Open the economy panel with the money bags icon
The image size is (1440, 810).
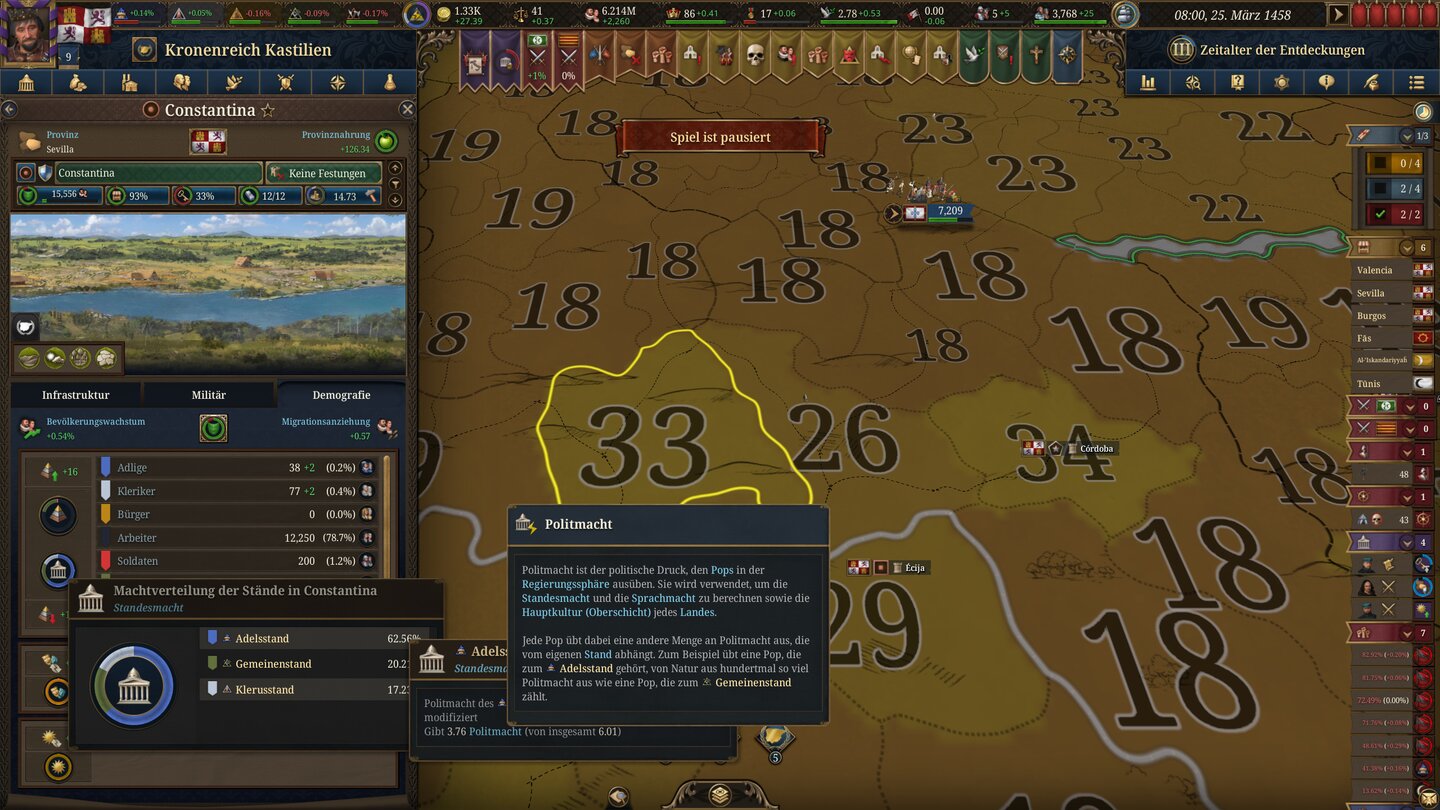tap(78, 82)
